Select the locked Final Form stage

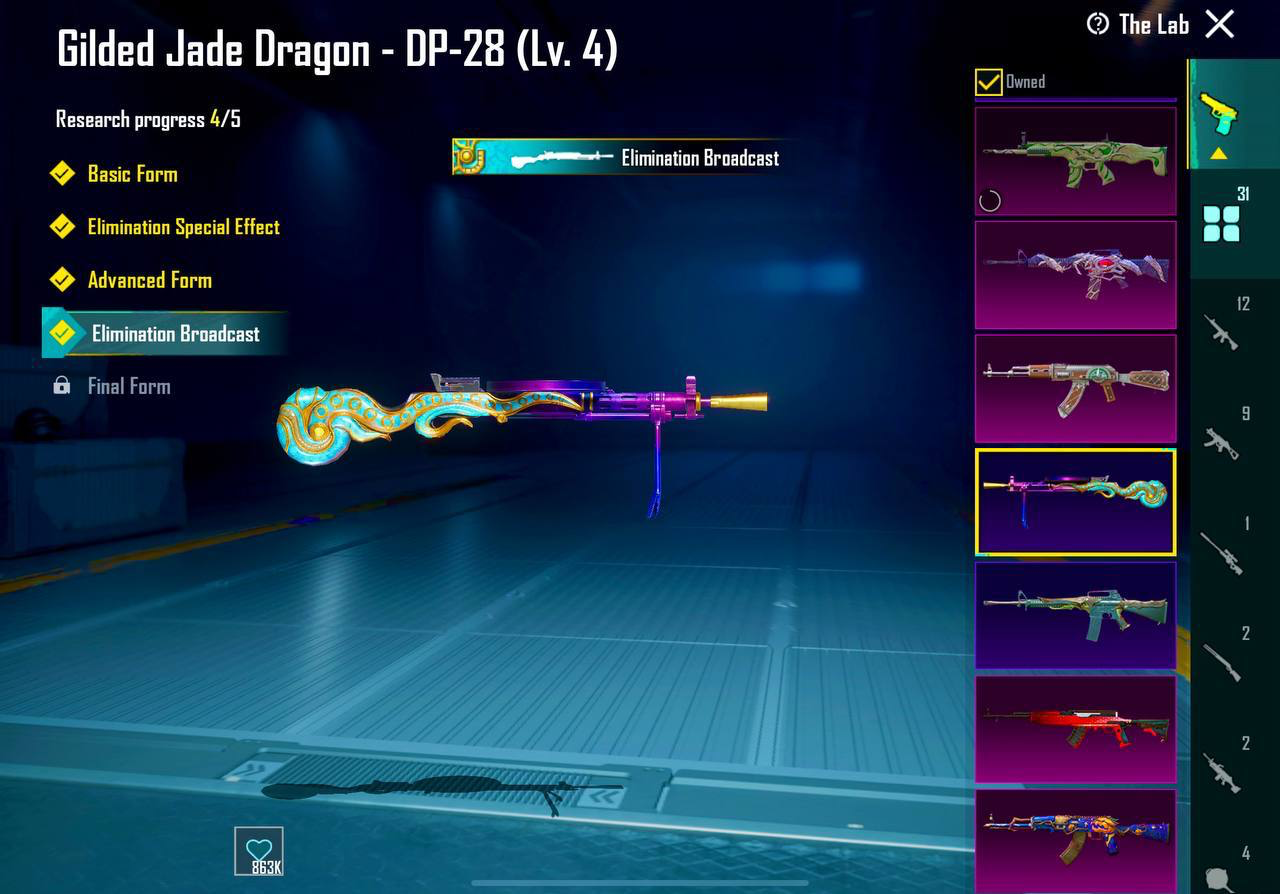coord(128,386)
